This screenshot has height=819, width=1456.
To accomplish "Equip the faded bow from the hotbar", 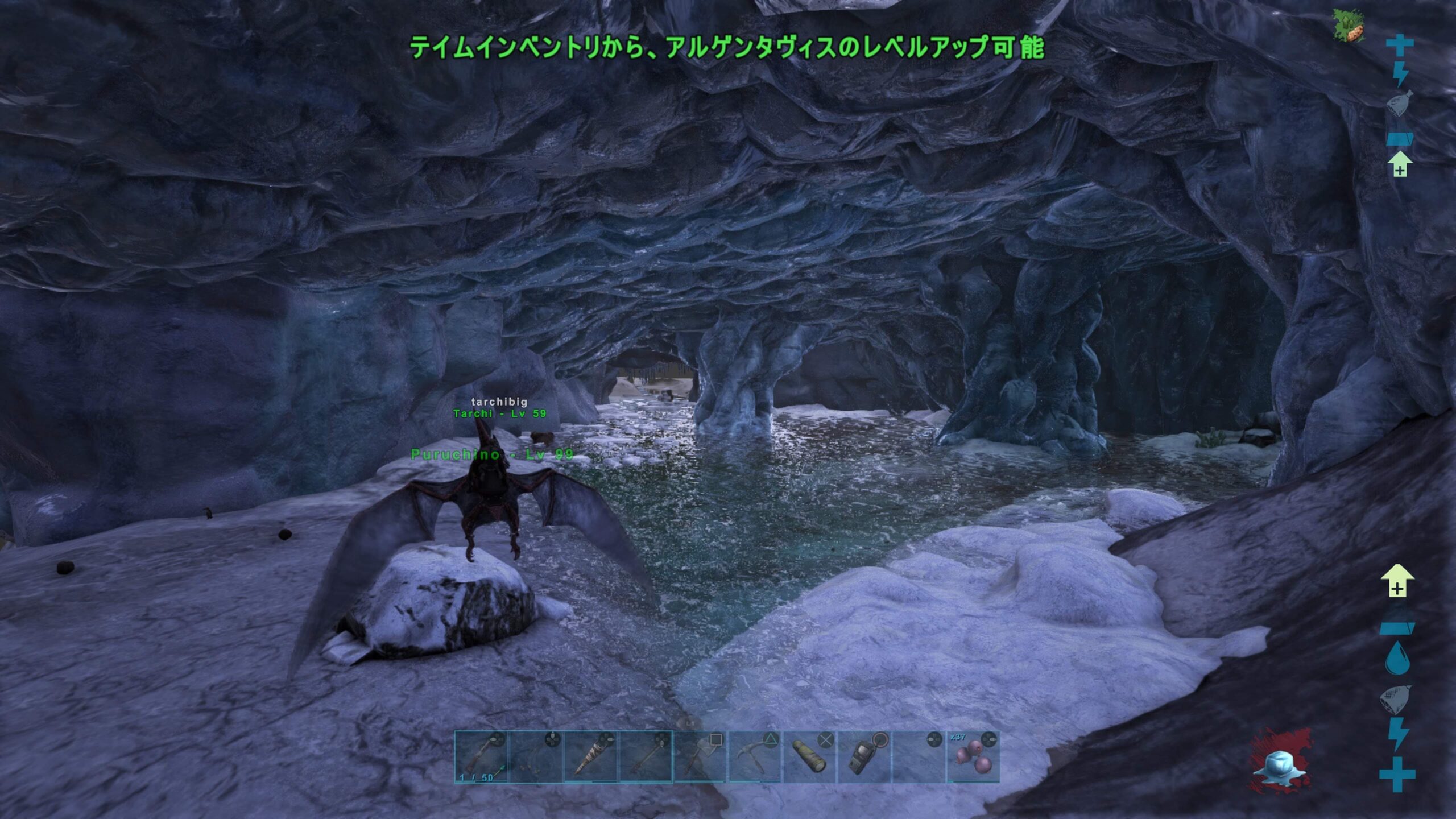I will [536, 757].
